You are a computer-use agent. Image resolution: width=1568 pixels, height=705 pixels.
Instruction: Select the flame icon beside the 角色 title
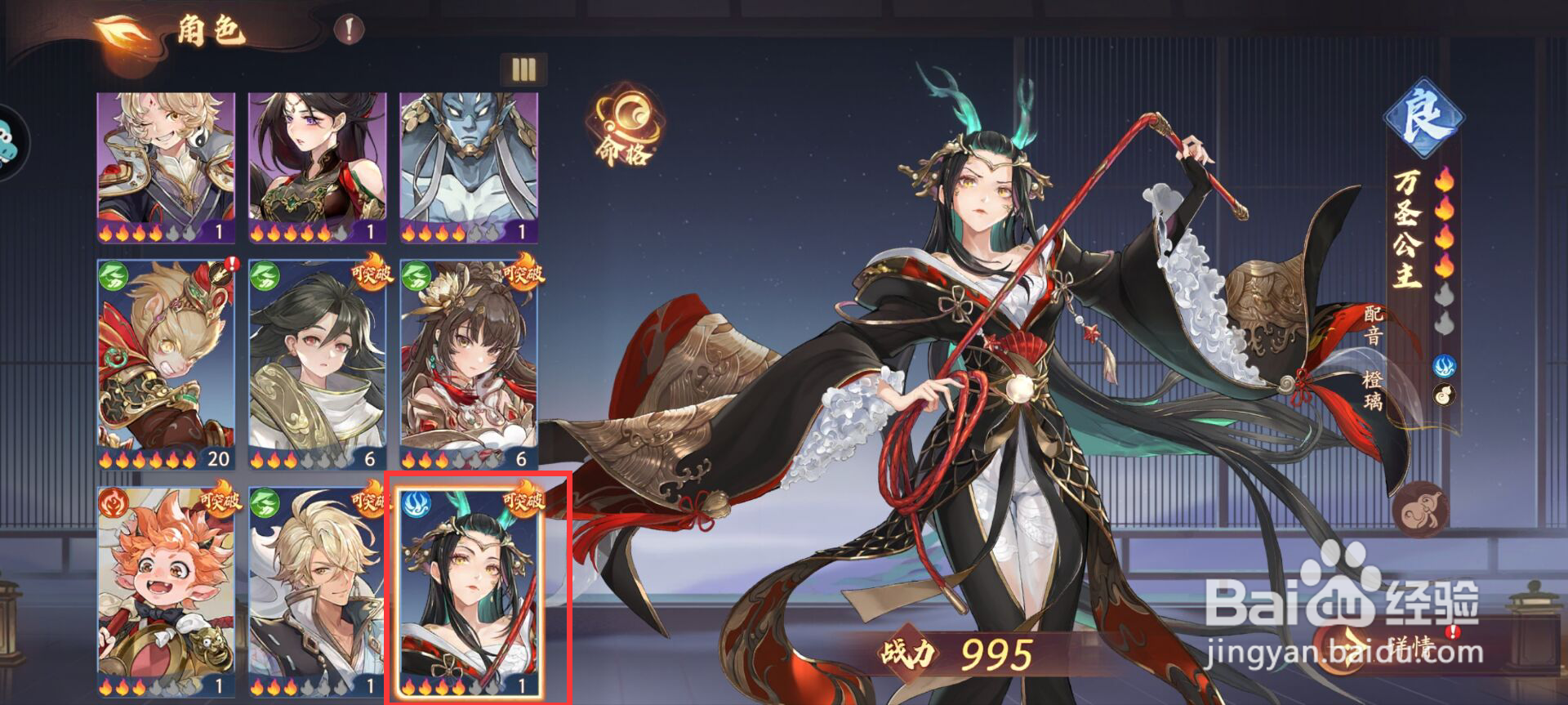coord(121,29)
